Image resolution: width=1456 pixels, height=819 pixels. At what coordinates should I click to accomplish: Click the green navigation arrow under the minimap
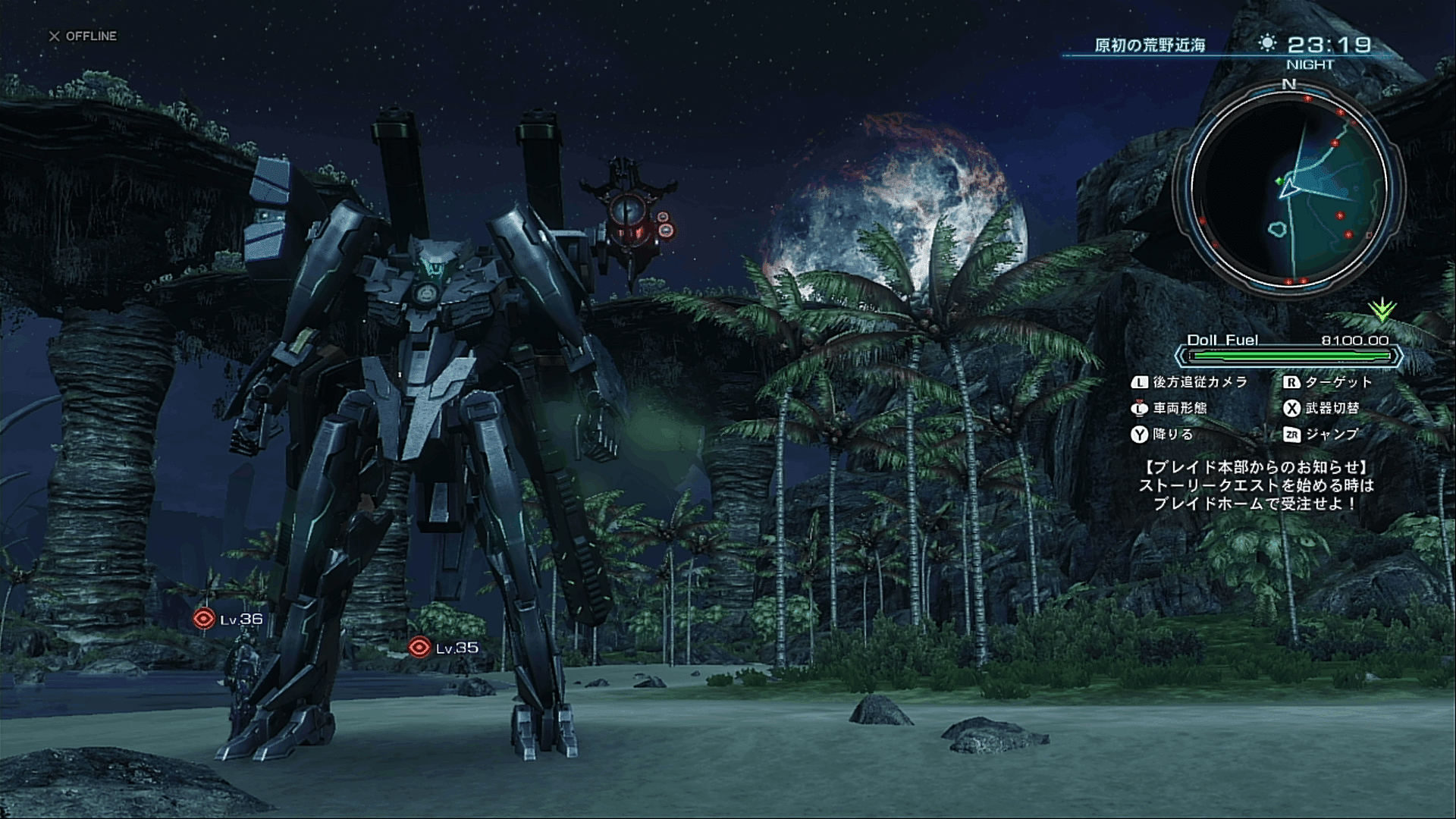(x=1382, y=309)
